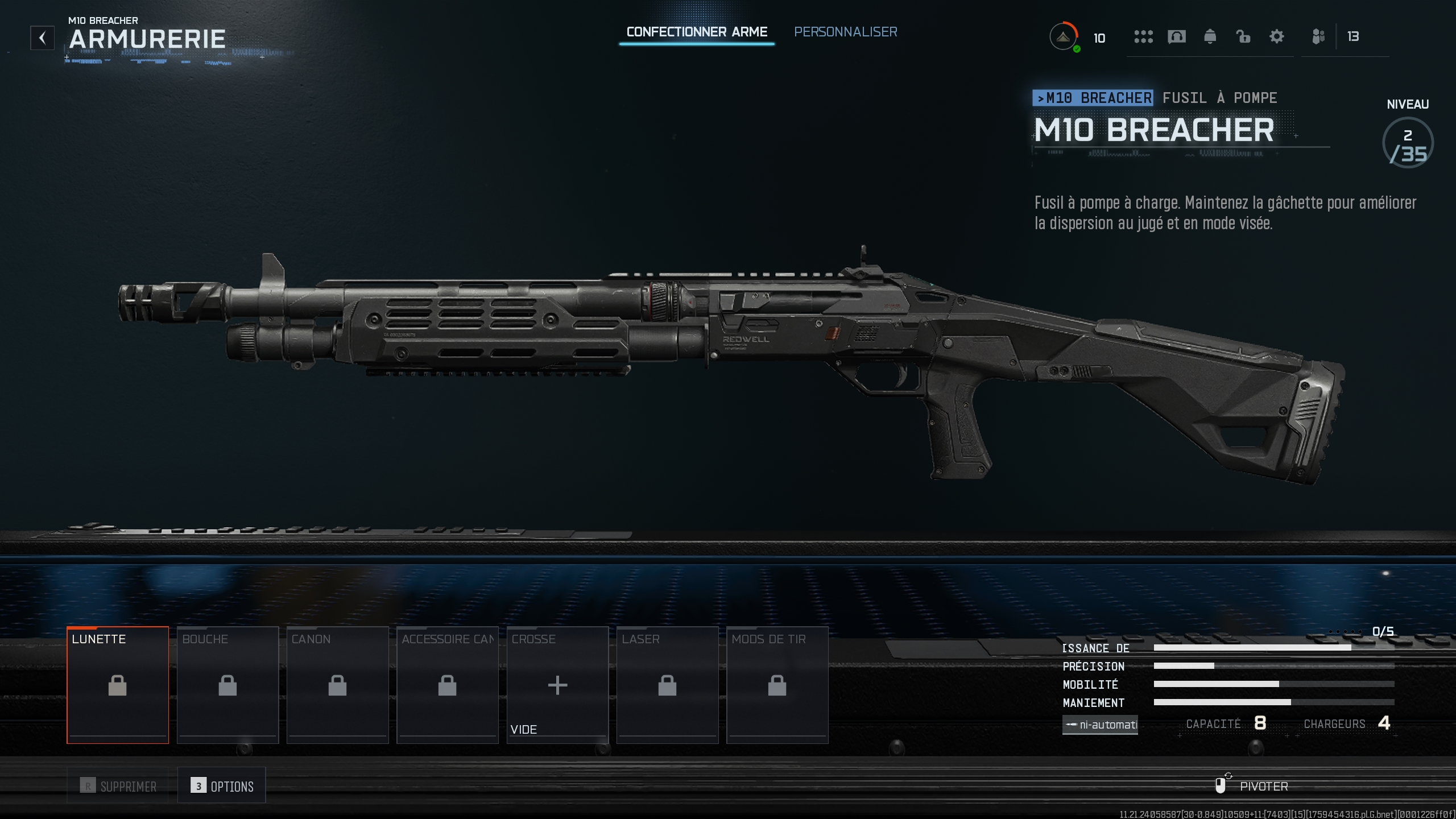Click the unlocks padlock icon
Screen dimensions: 1456x819
(x=1243, y=36)
